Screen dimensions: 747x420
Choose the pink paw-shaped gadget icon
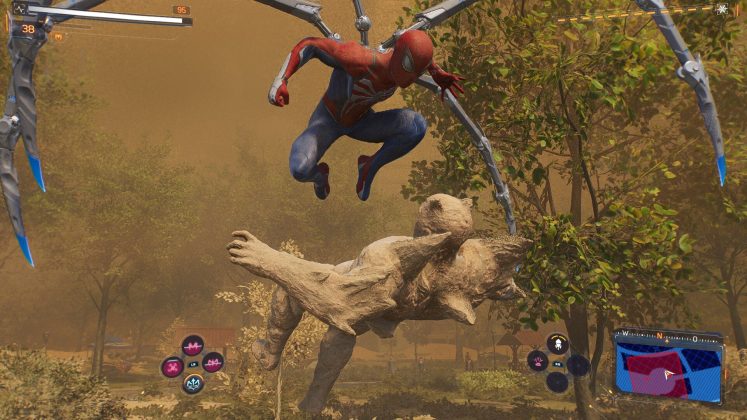tap(537, 361)
